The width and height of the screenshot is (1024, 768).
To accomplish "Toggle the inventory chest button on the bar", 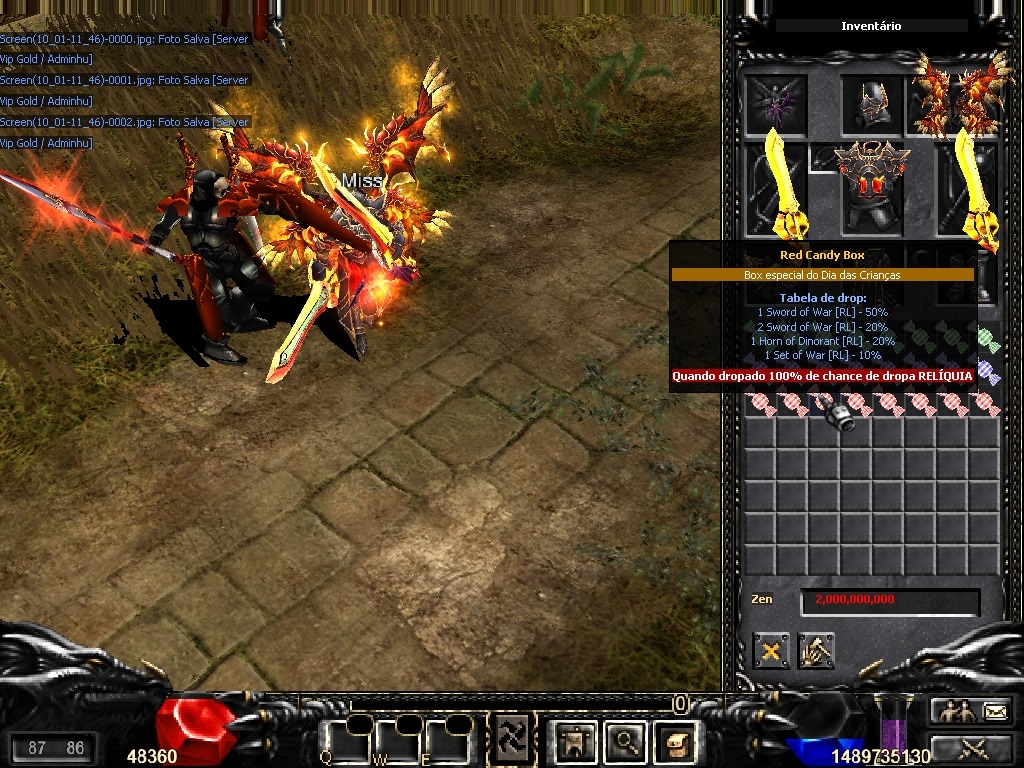I will (674, 741).
